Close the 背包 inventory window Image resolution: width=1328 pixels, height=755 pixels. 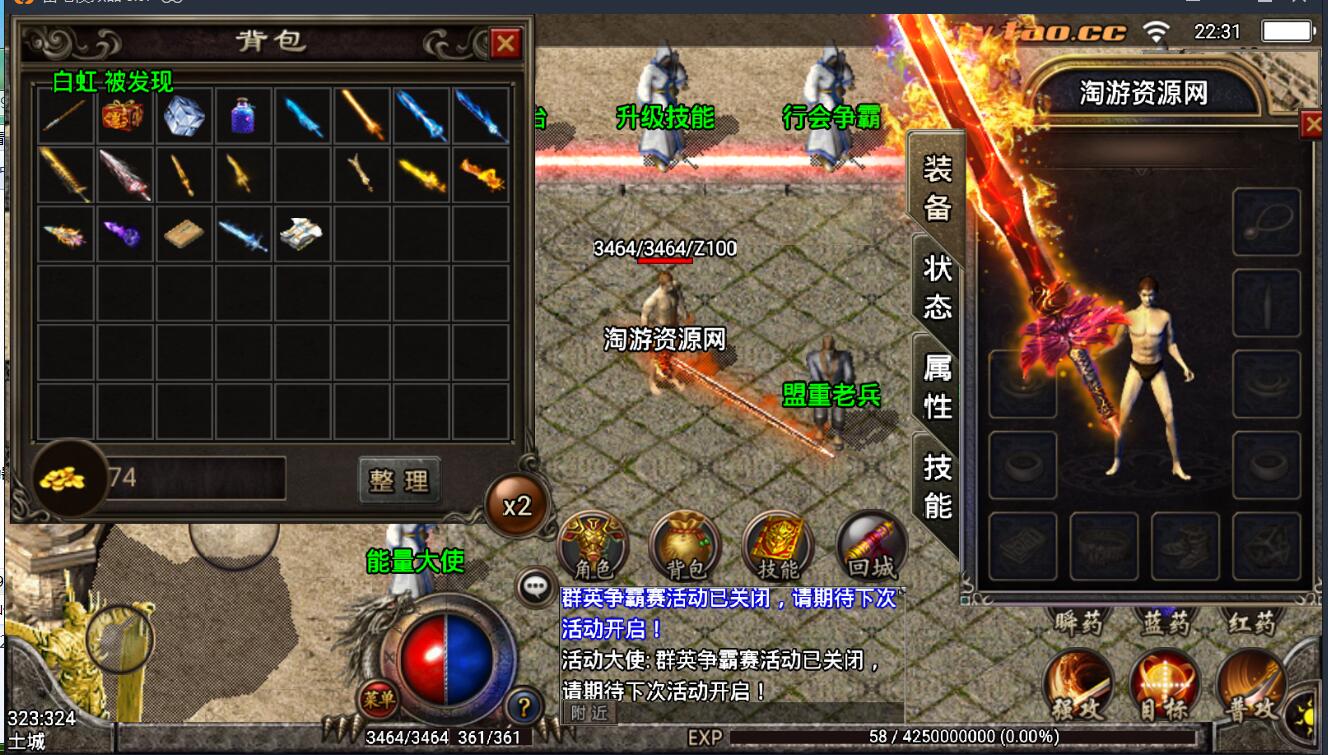506,43
